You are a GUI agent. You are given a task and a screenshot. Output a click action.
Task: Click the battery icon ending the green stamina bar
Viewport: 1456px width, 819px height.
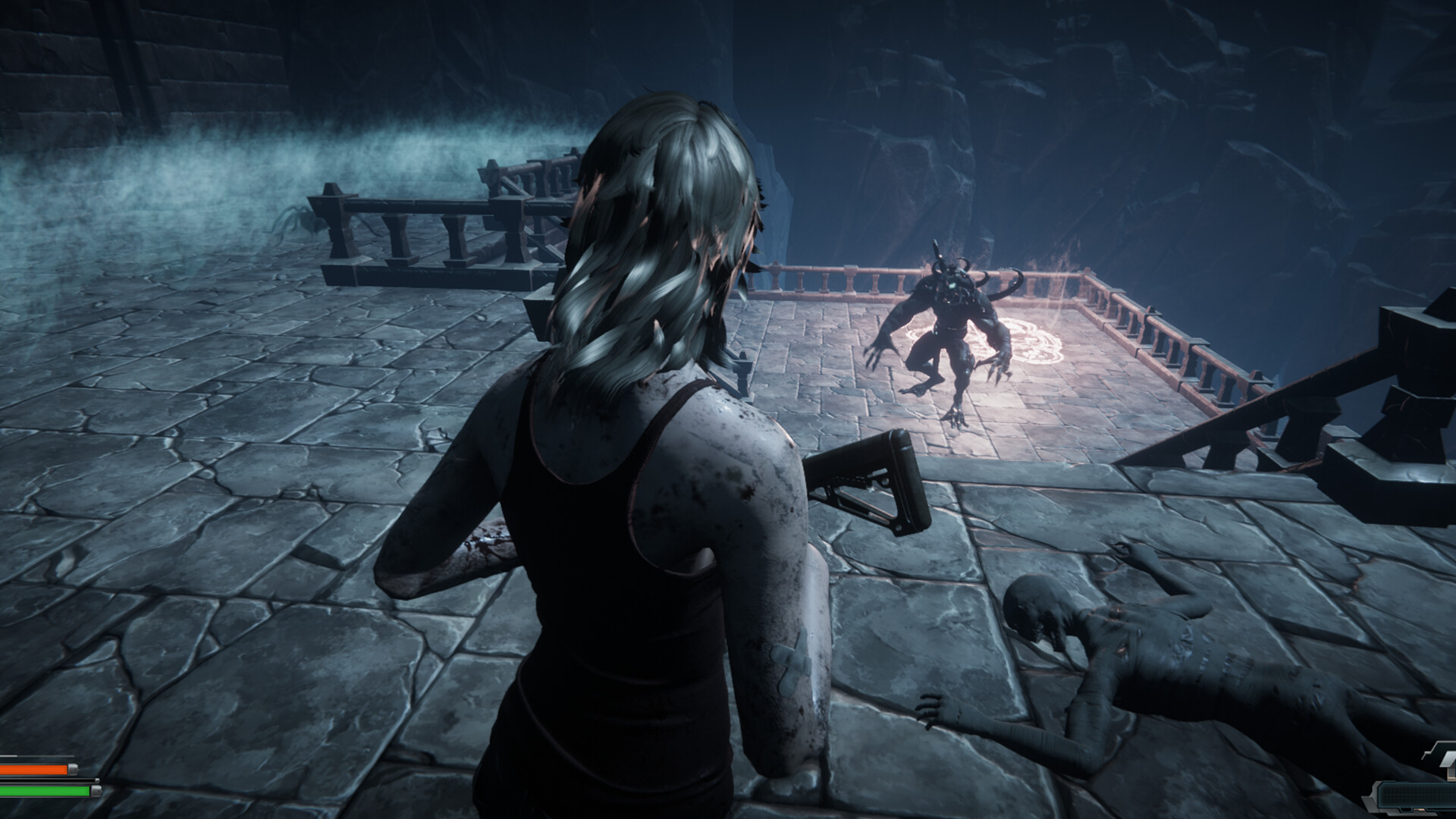96,791
